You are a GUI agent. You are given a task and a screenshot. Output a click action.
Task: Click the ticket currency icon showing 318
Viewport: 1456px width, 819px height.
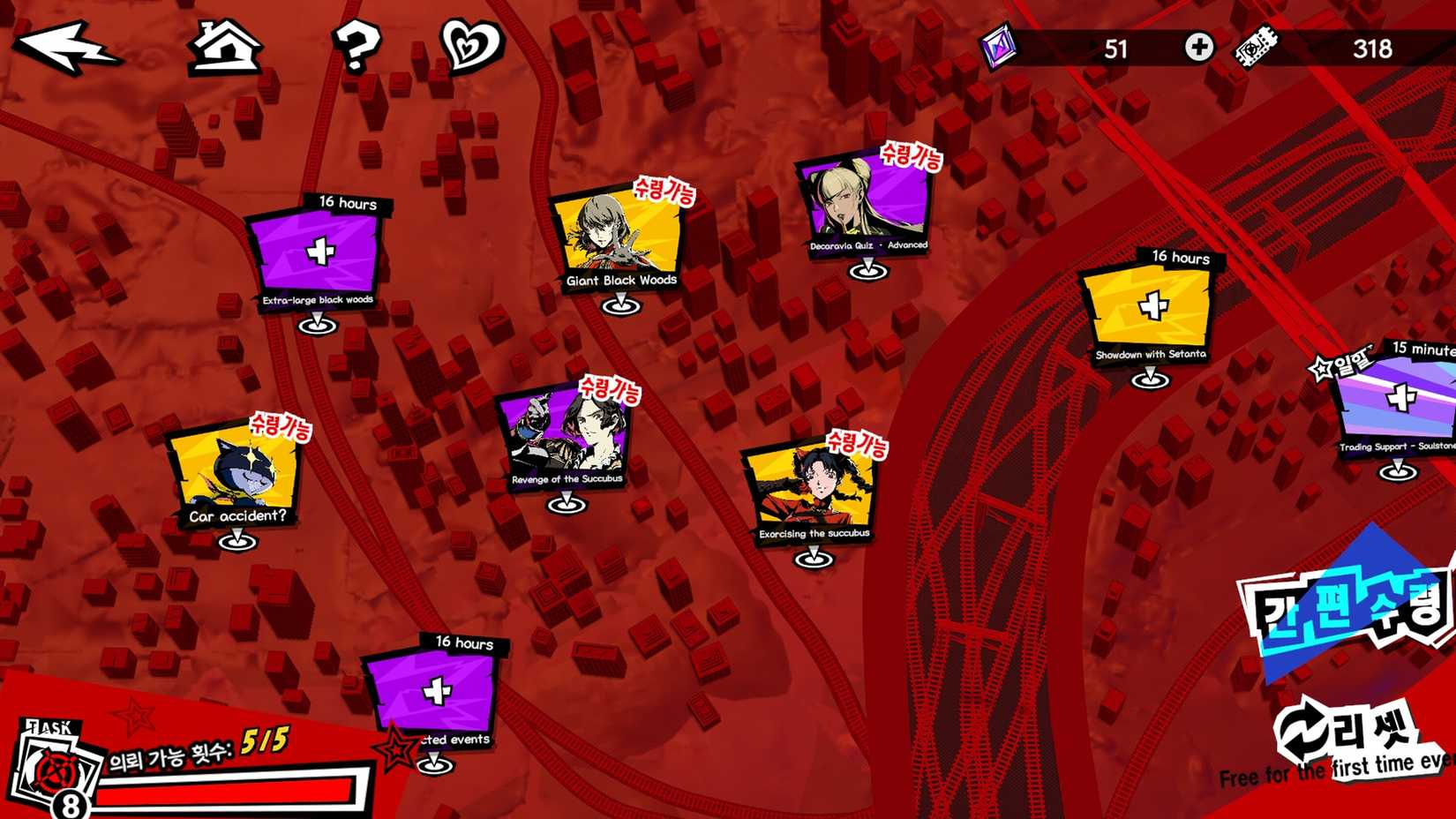tap(1256, 46)
